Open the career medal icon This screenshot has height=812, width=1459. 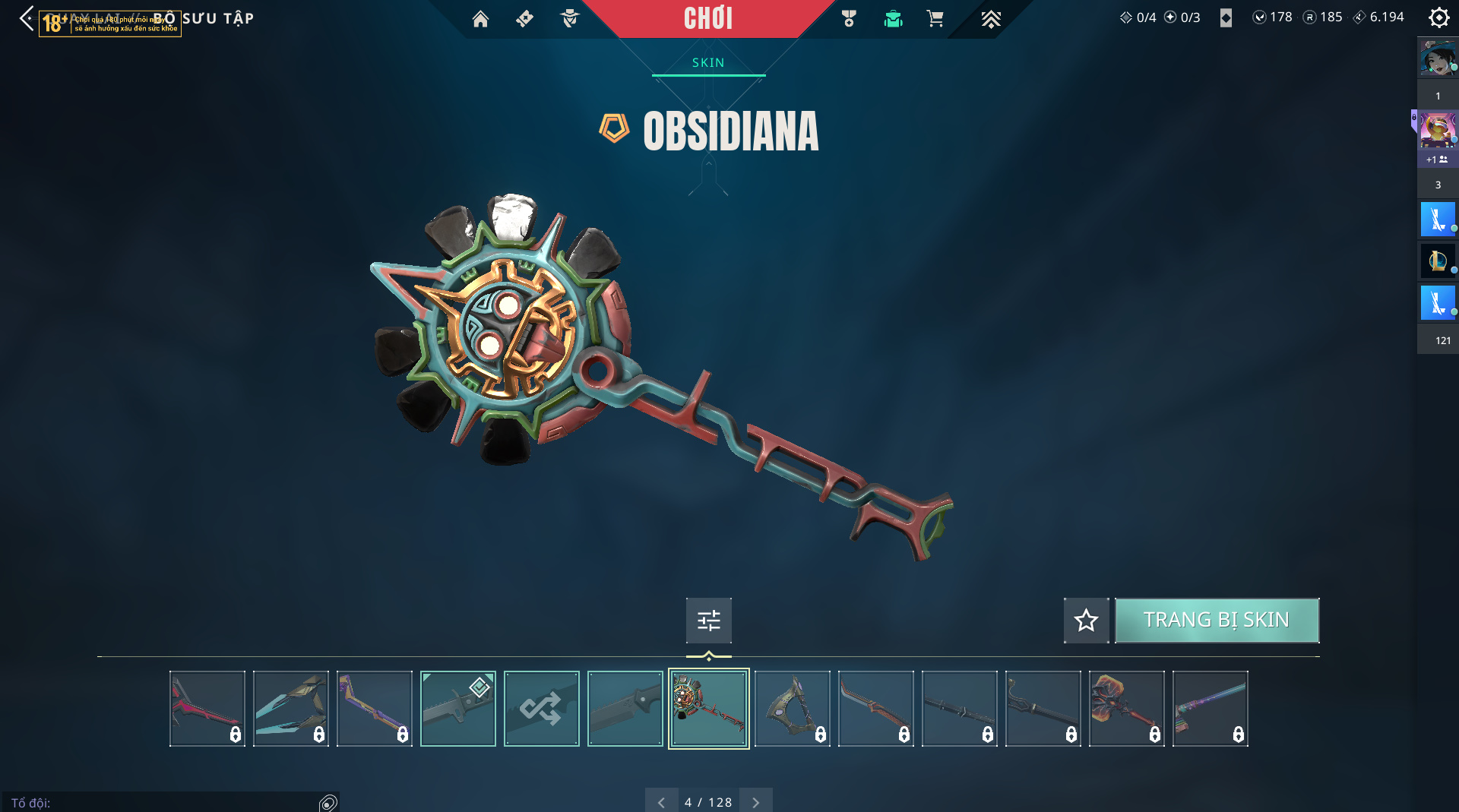(849, 19)
